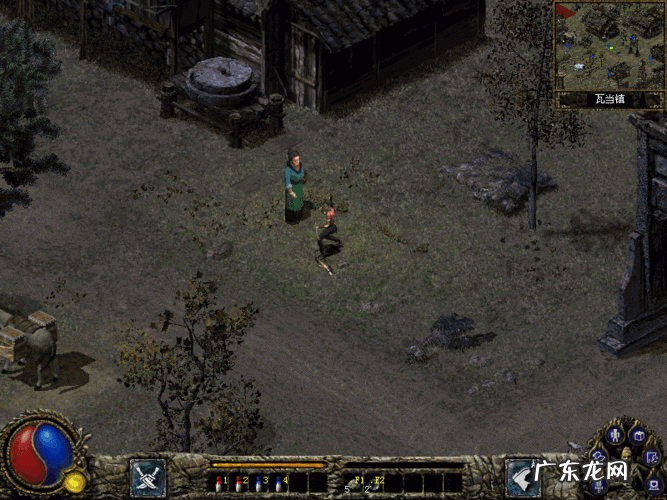Viewport: 667px width, 500px height.
Task: Select the right-hand skill icon
Action: 522,477
